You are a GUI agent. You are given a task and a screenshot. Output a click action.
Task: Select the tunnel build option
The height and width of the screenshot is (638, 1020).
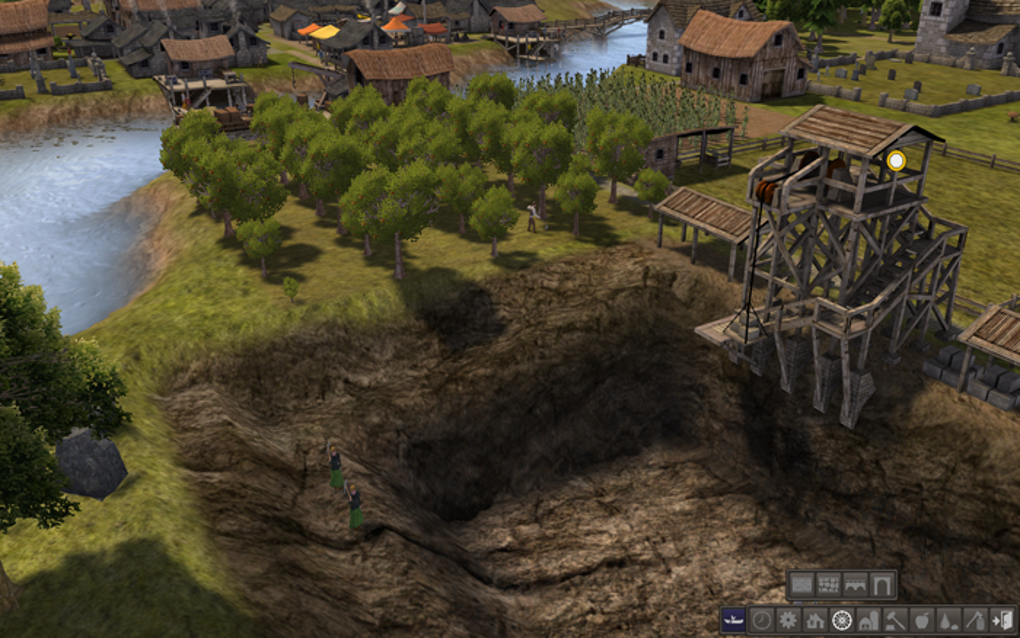point(882,585)
